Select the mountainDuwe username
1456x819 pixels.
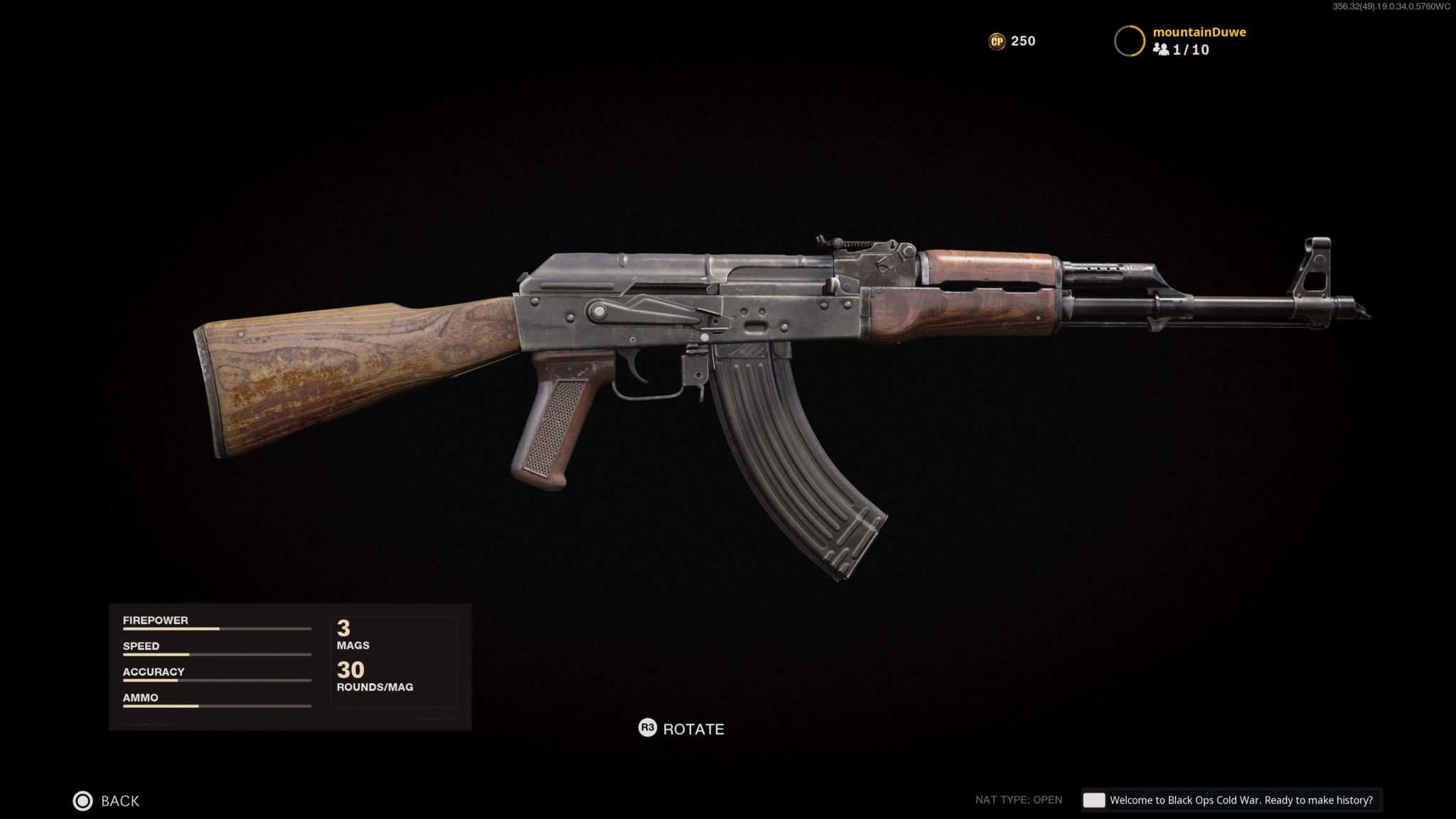(x=1200, y=32)
